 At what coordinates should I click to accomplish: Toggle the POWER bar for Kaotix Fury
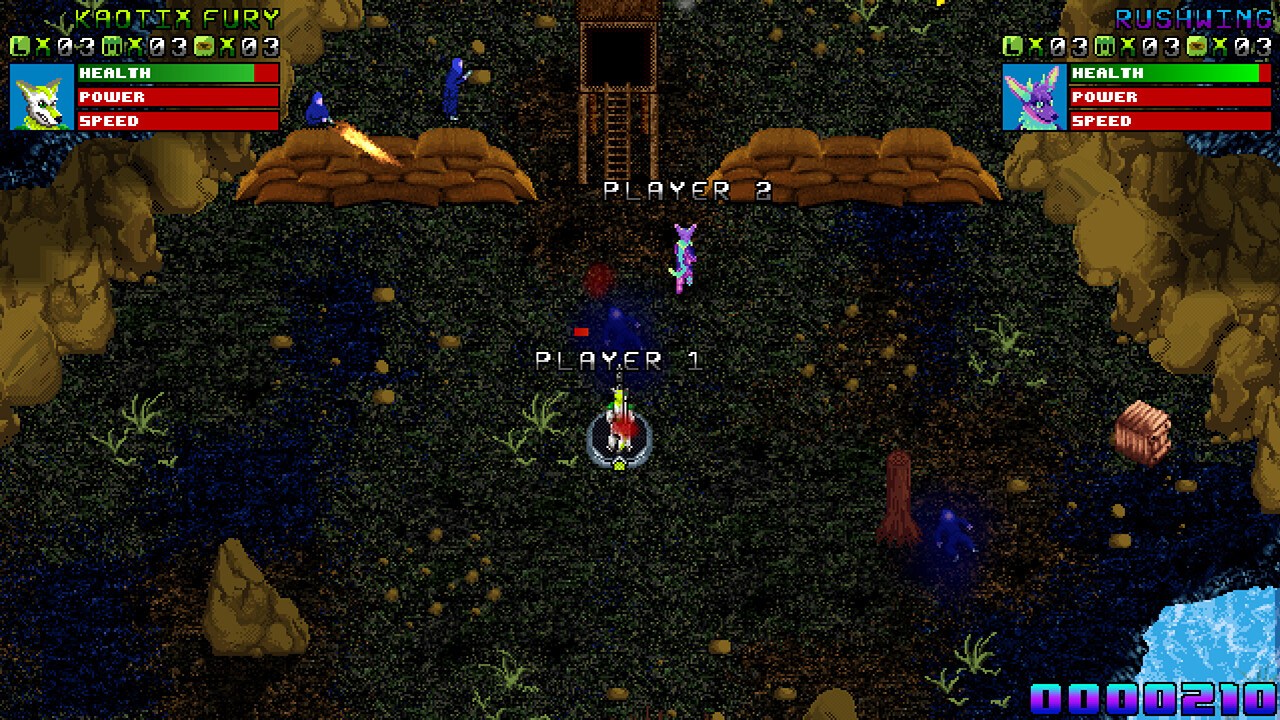180,97
